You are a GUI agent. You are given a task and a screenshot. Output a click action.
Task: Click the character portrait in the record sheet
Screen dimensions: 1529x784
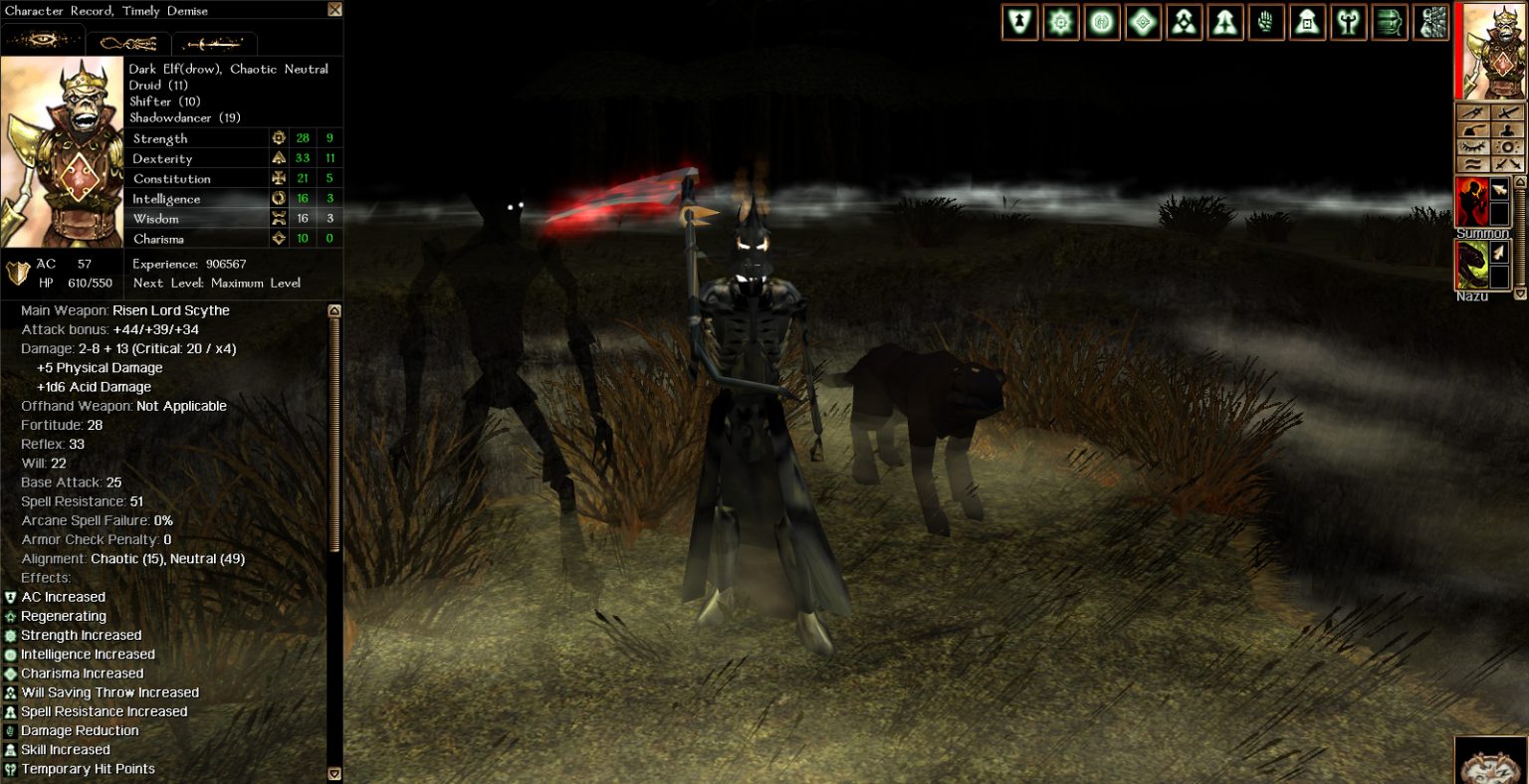coord(63,151)
